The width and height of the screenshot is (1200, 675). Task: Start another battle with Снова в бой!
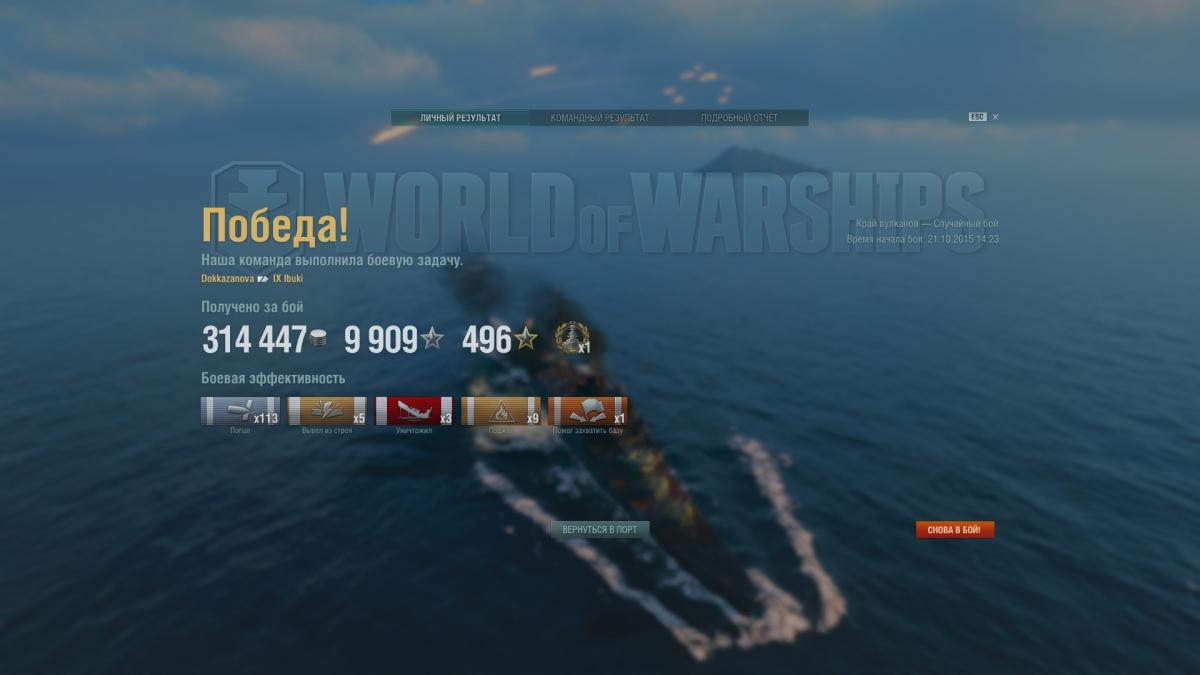point(954,529)
